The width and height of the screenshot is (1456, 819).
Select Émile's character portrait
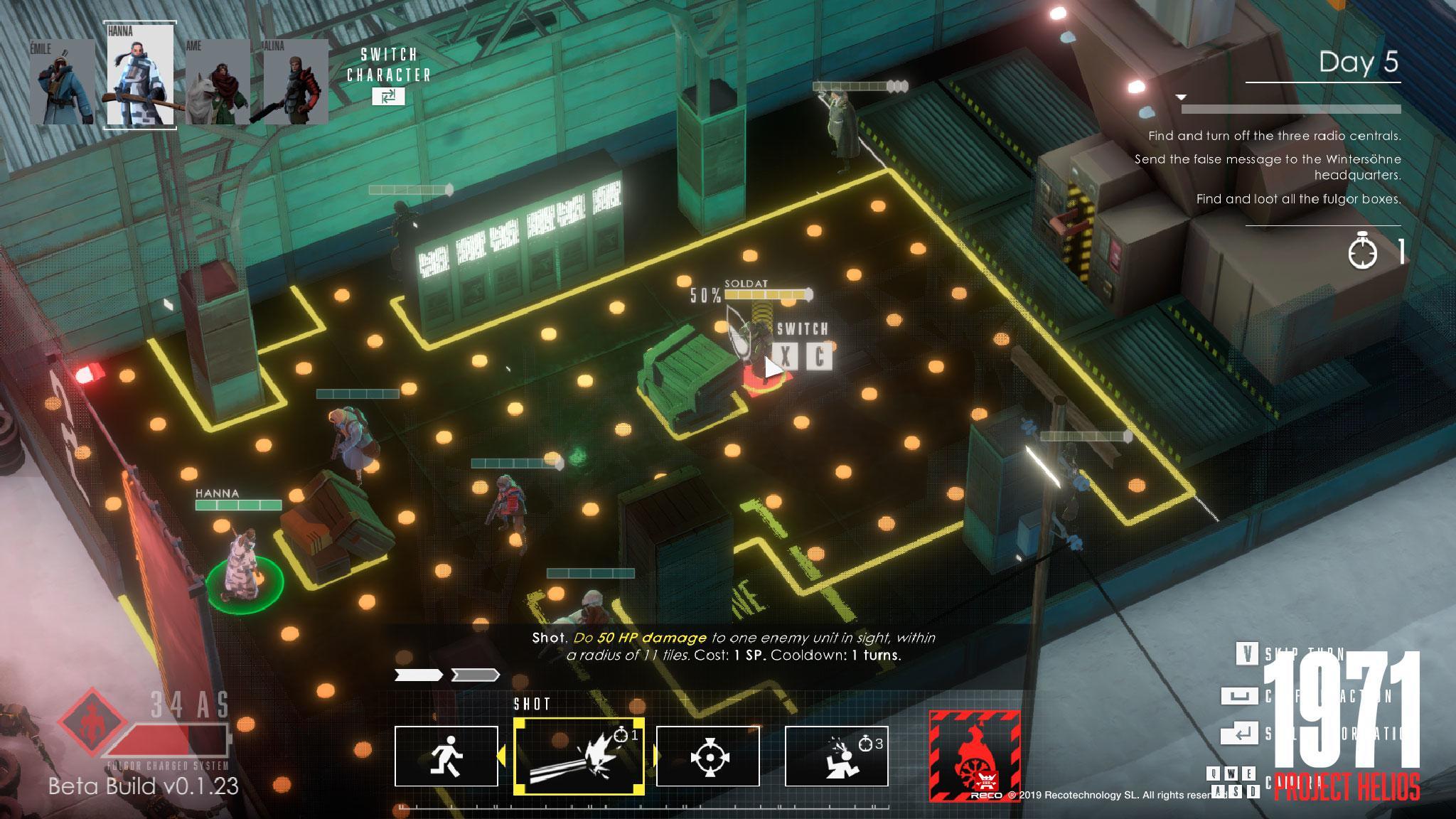tap(62, 82)
